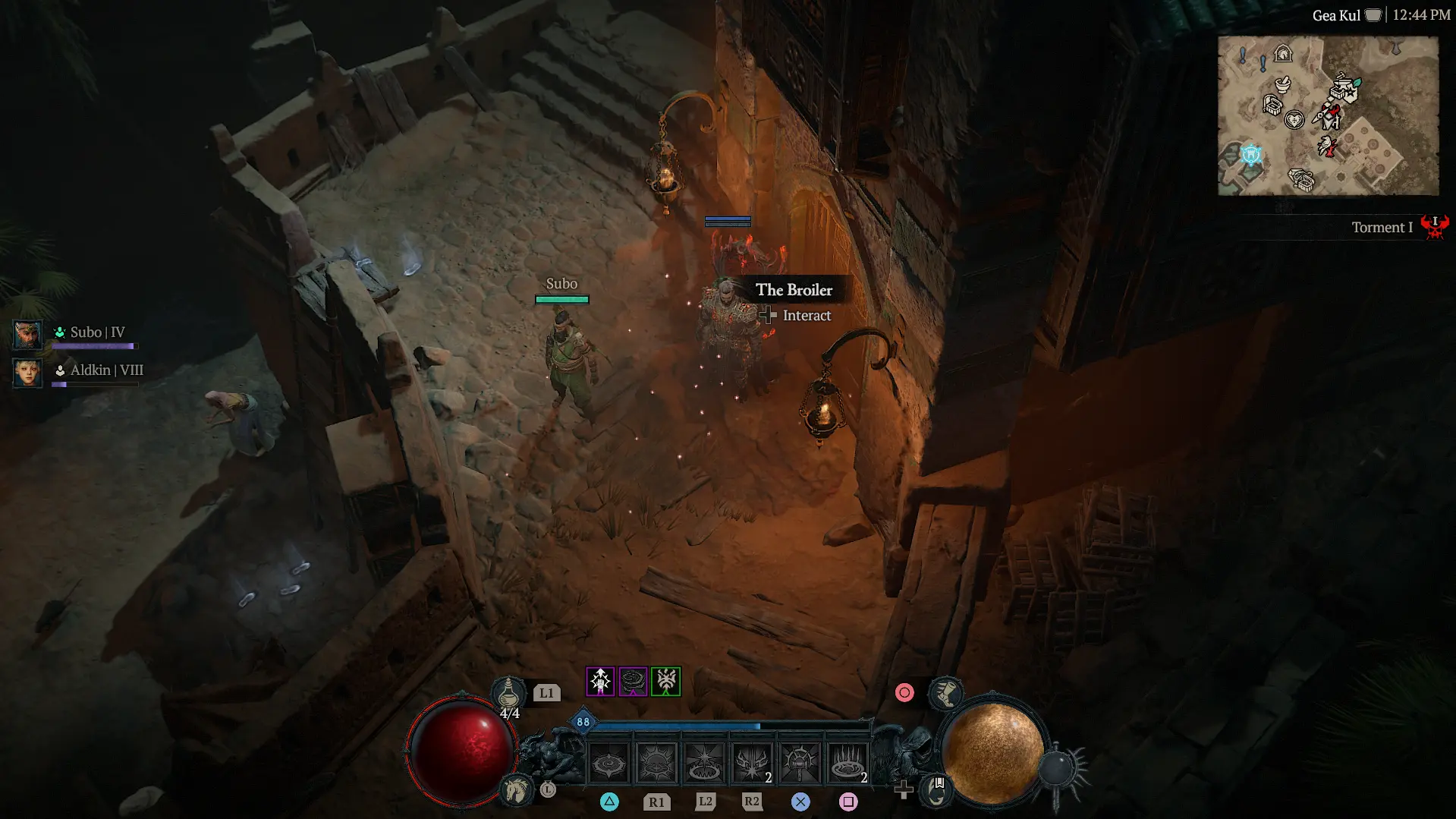The image size is (1456, 819).
Task: Click the R1 skill slot on the action bar
Action: point(656,763)
